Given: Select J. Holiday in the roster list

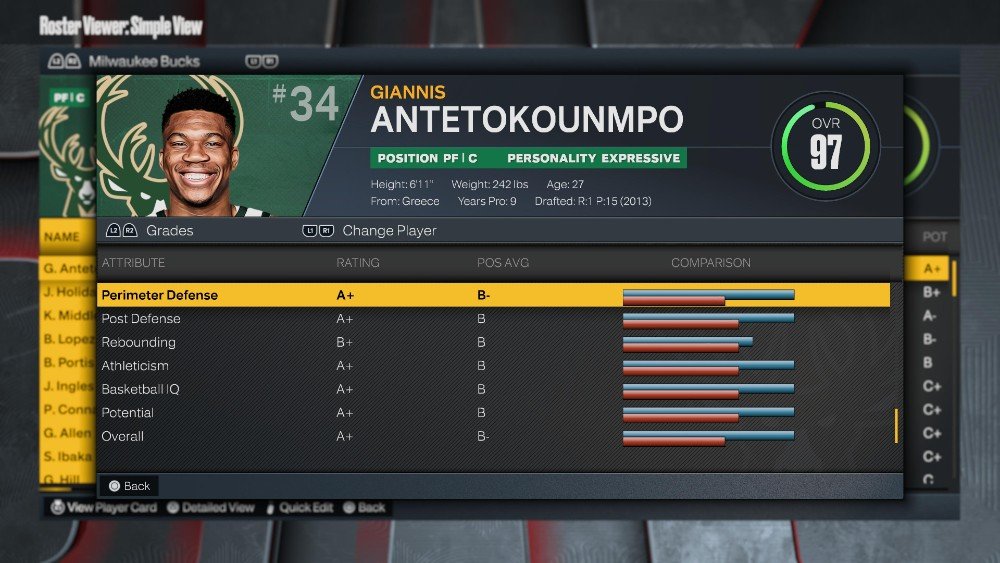Looking at the screenshot, I should point(68,292).
